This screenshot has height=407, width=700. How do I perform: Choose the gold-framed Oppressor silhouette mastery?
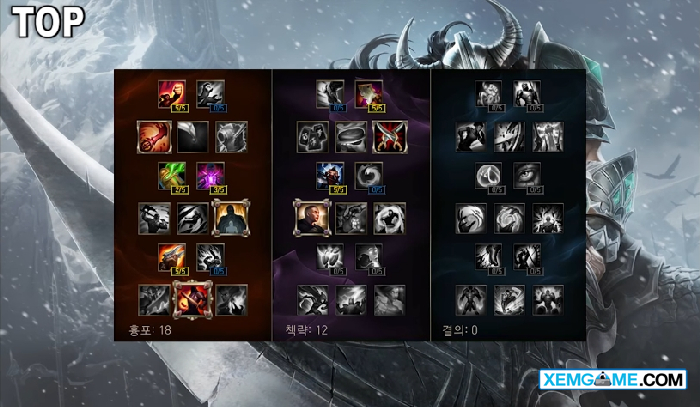click(x=230, y=217)
